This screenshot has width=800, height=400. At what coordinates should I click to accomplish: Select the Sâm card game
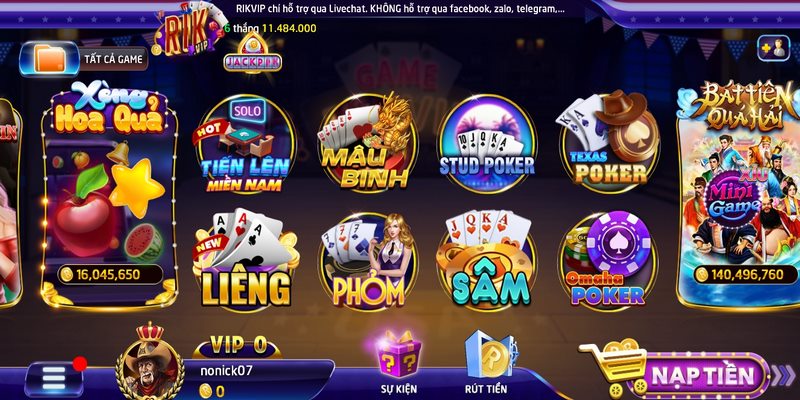point(486,263)
